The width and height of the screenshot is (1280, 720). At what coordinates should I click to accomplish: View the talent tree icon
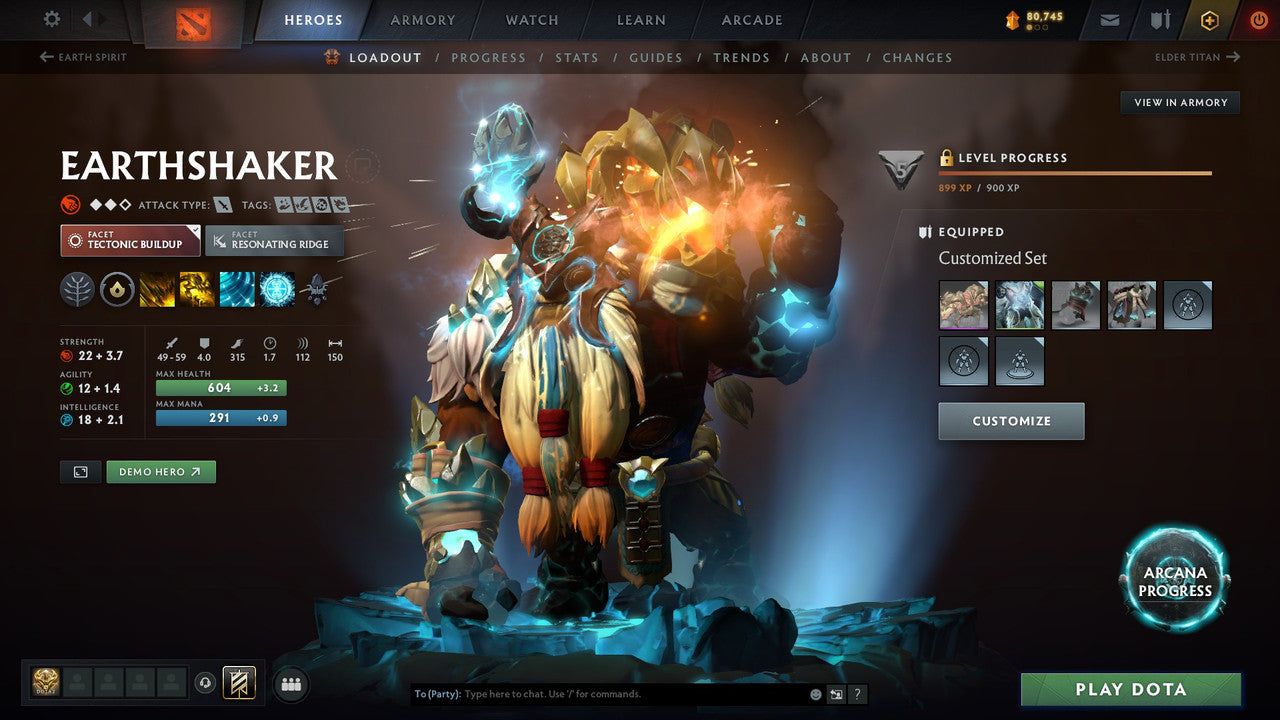point(76,290)
